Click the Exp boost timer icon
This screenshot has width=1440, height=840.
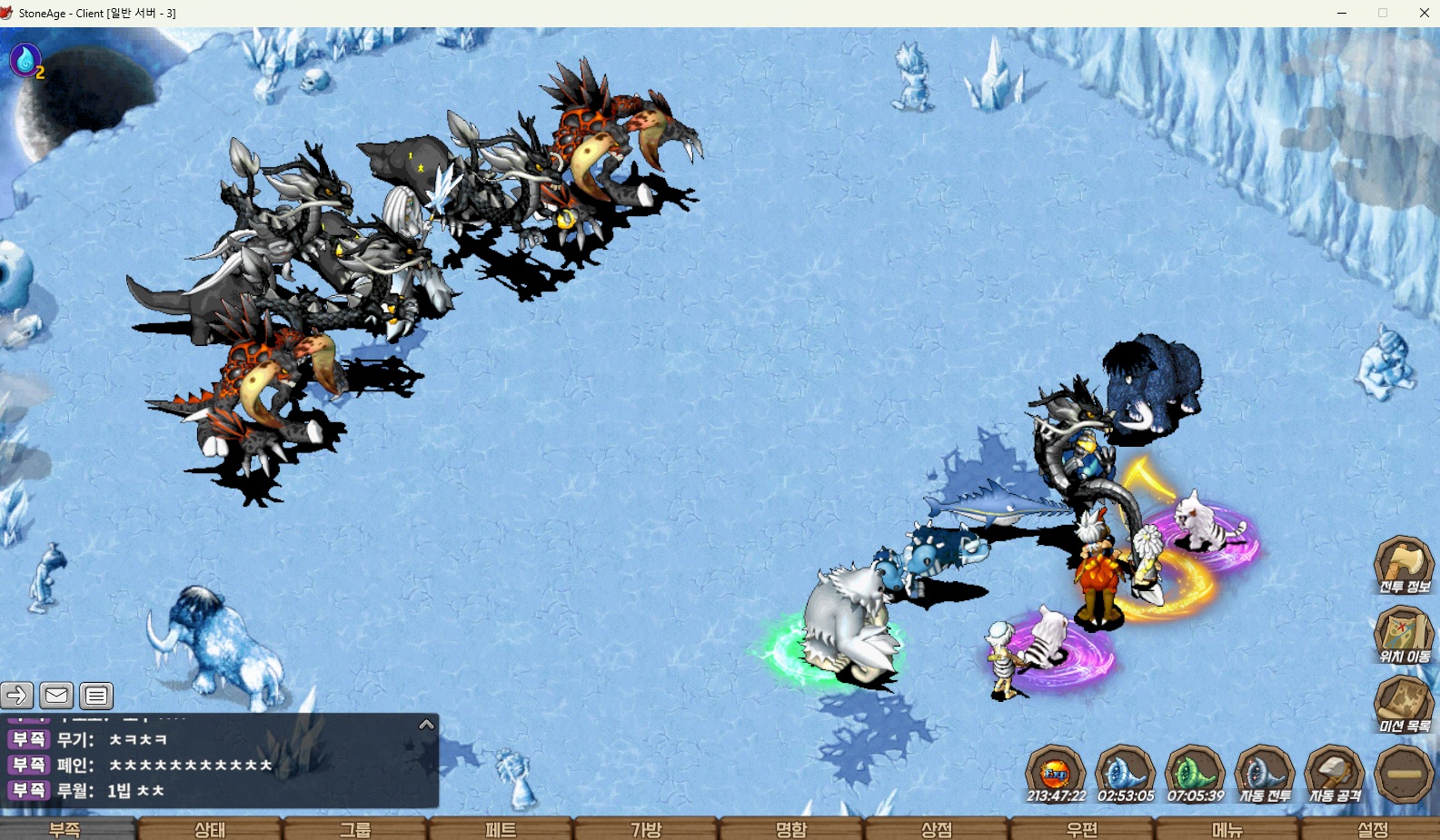(x=1056, y=774)
